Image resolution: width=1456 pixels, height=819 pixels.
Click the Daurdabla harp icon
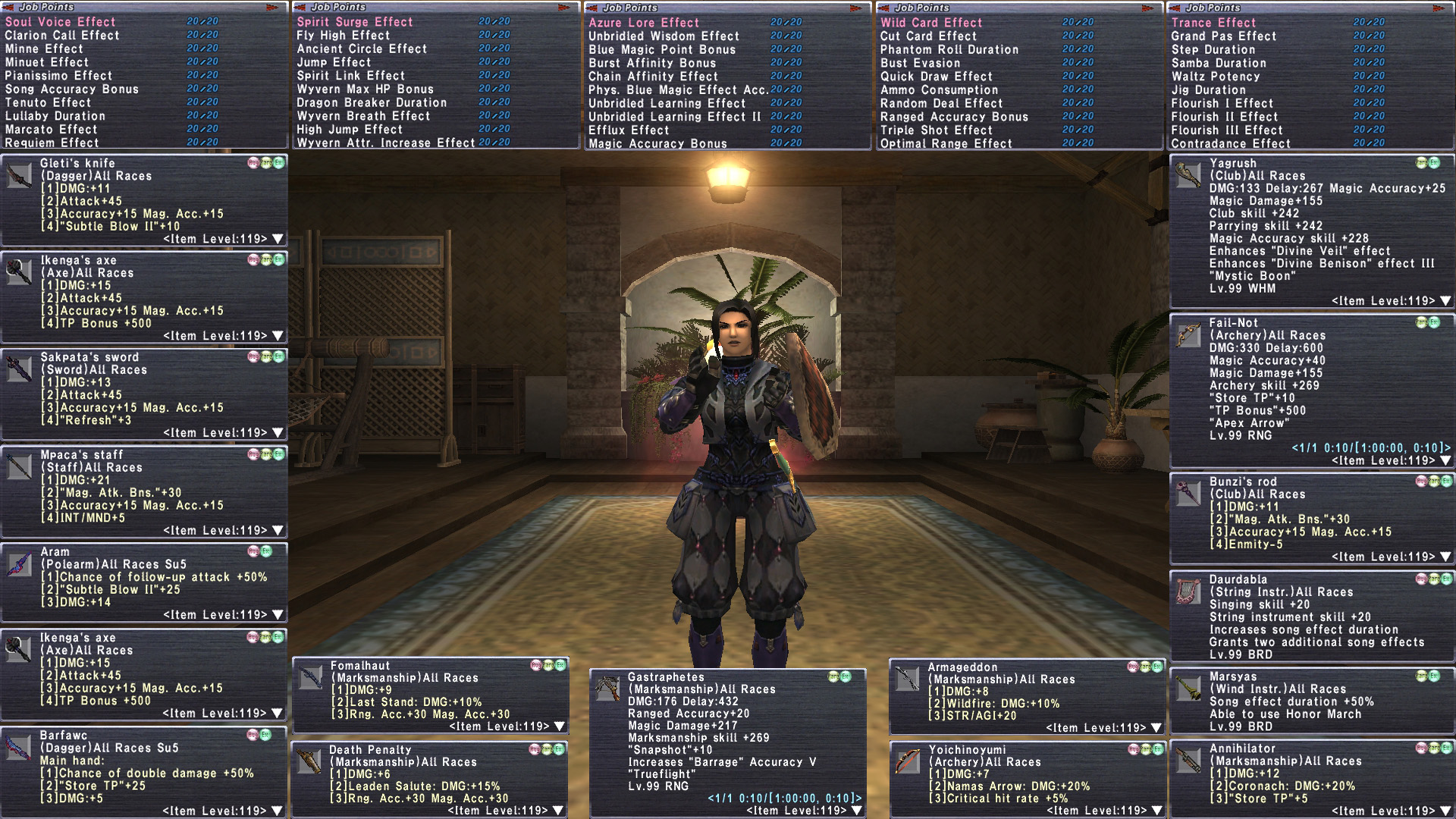tap(1188, 591)
